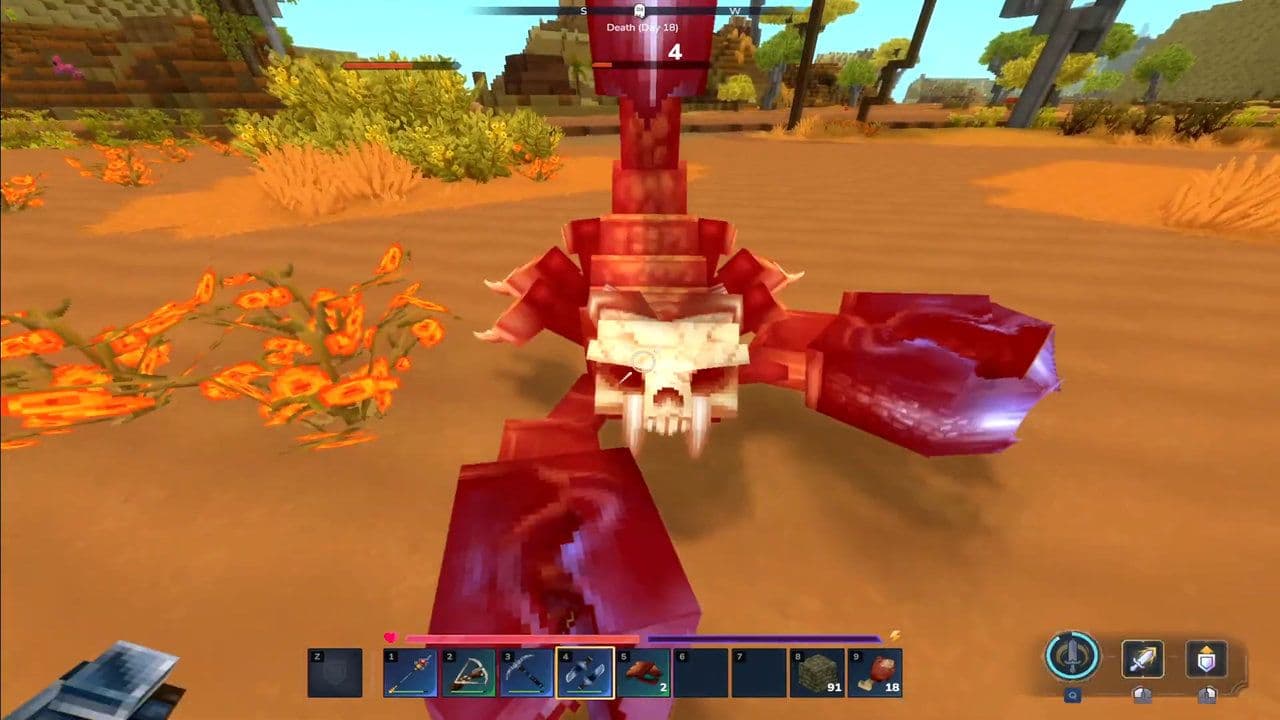
Task: Select the empty hotbar slot 7
Action: [761, 672]
